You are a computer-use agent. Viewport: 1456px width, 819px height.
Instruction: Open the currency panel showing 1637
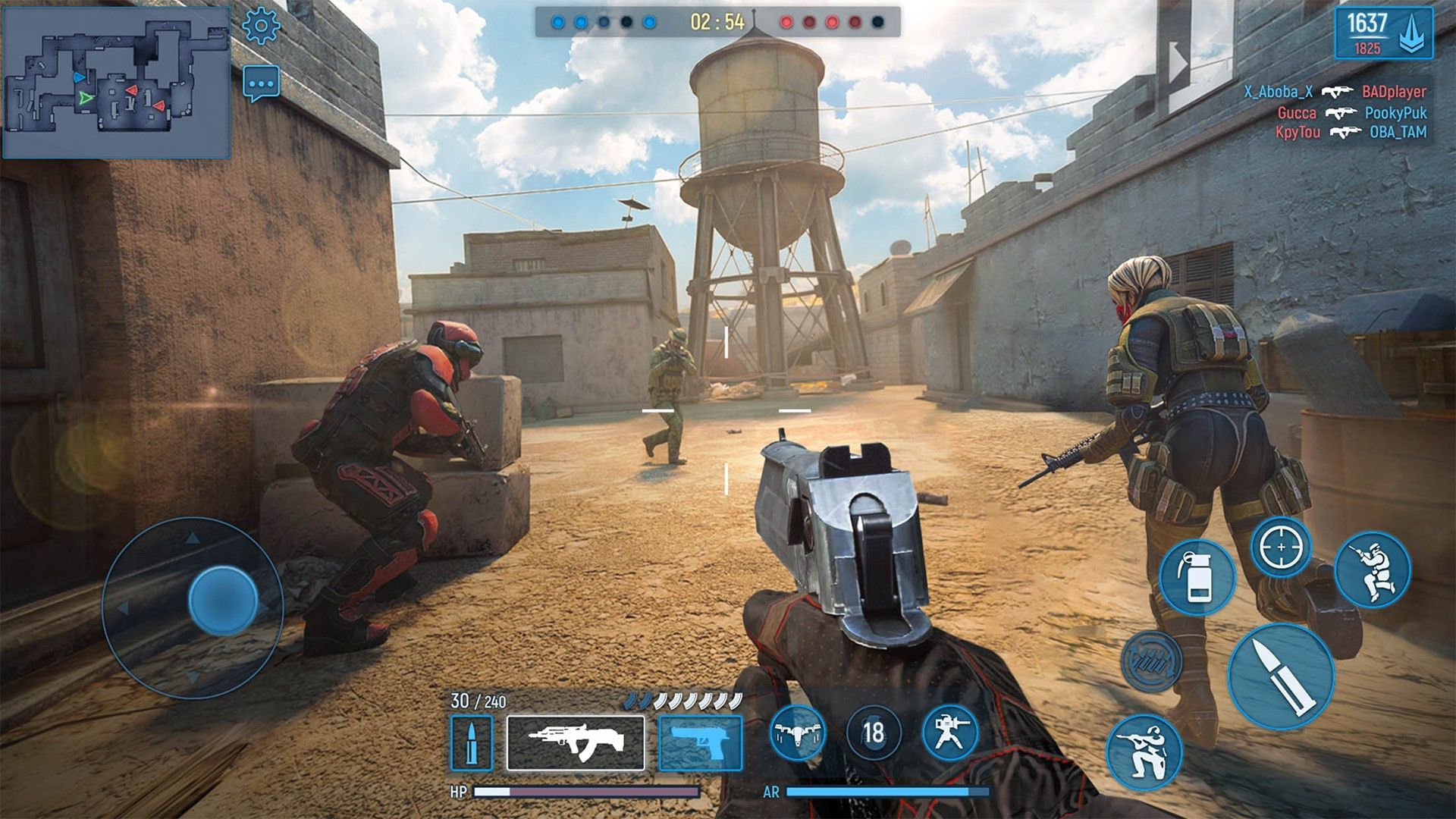[x=1383, y=34]
